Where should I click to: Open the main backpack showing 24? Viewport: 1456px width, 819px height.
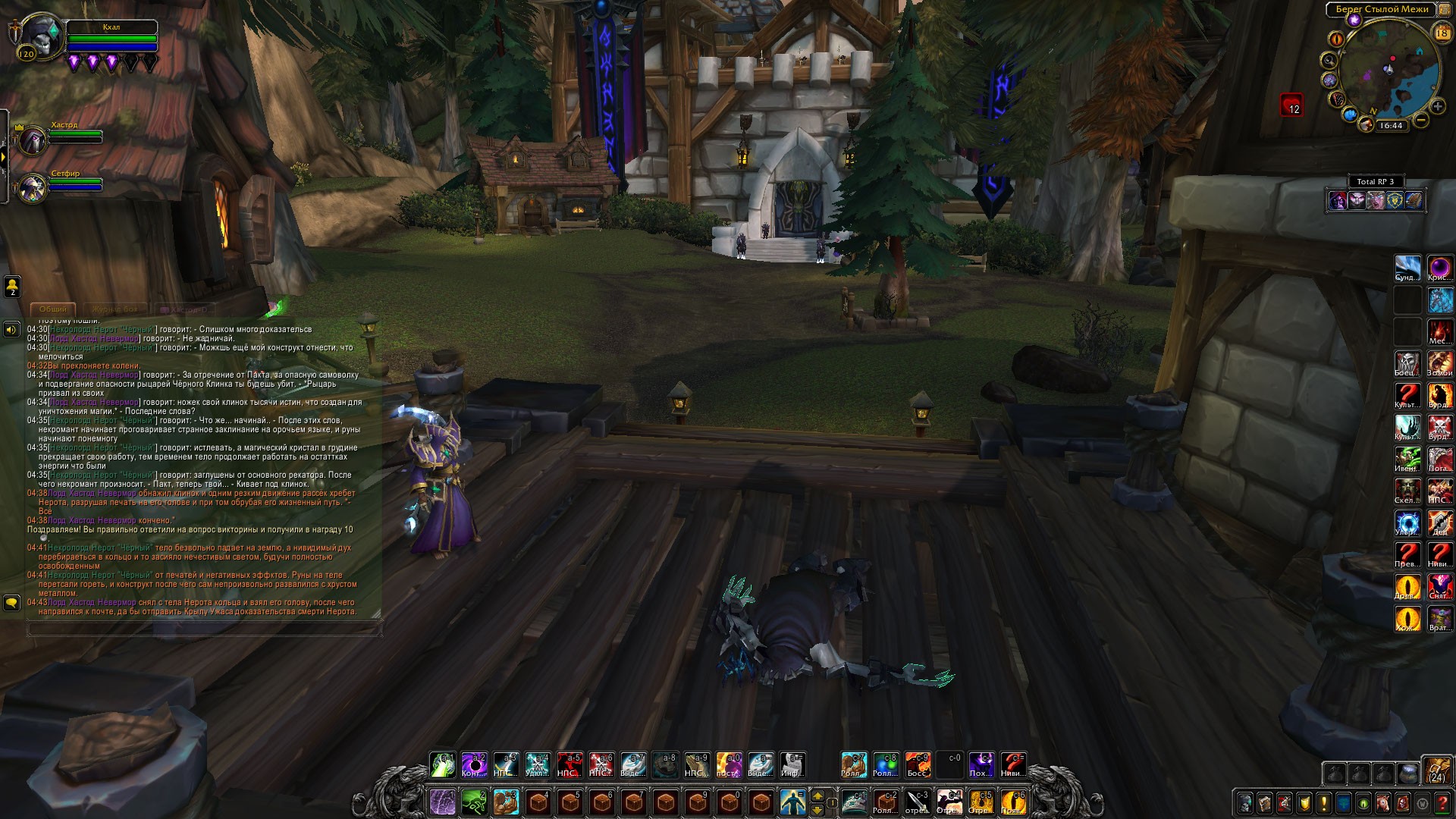(1436, 770)
